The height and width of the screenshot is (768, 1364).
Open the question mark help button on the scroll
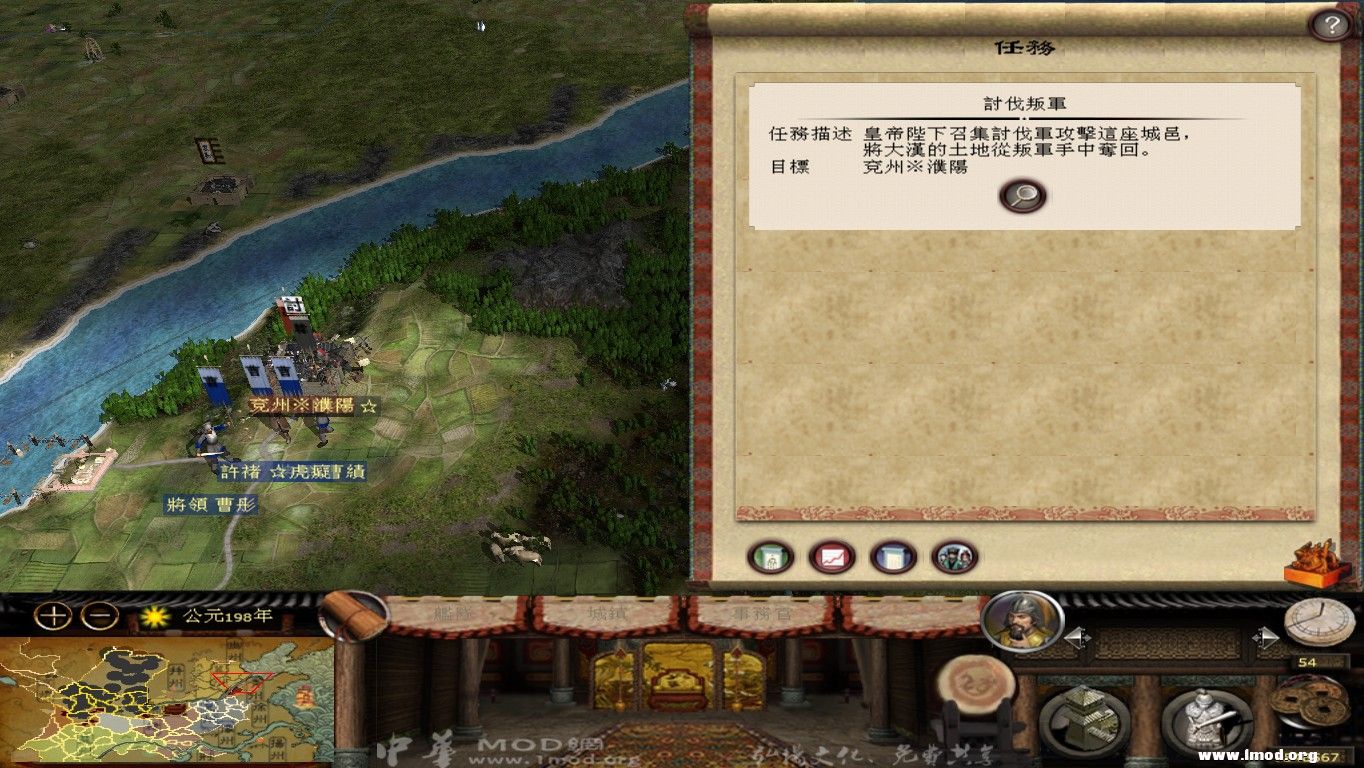click(x=1333, y=25)
